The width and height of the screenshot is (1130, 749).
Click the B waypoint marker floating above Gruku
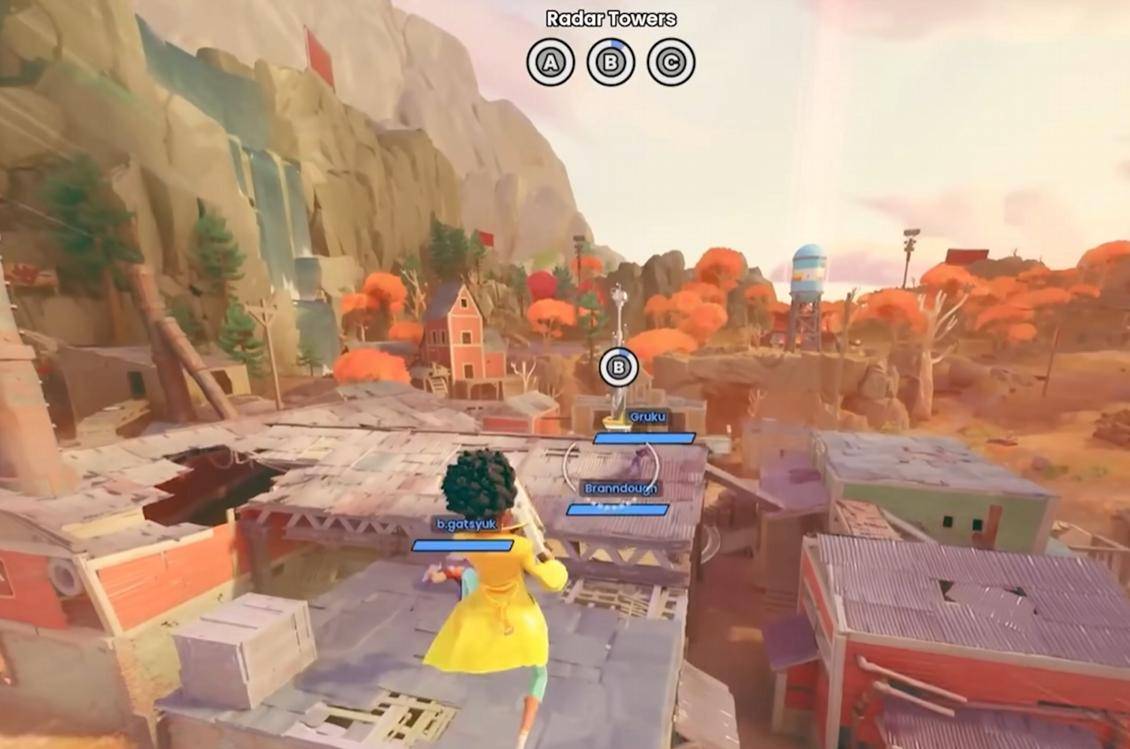[x=619, y=368]
